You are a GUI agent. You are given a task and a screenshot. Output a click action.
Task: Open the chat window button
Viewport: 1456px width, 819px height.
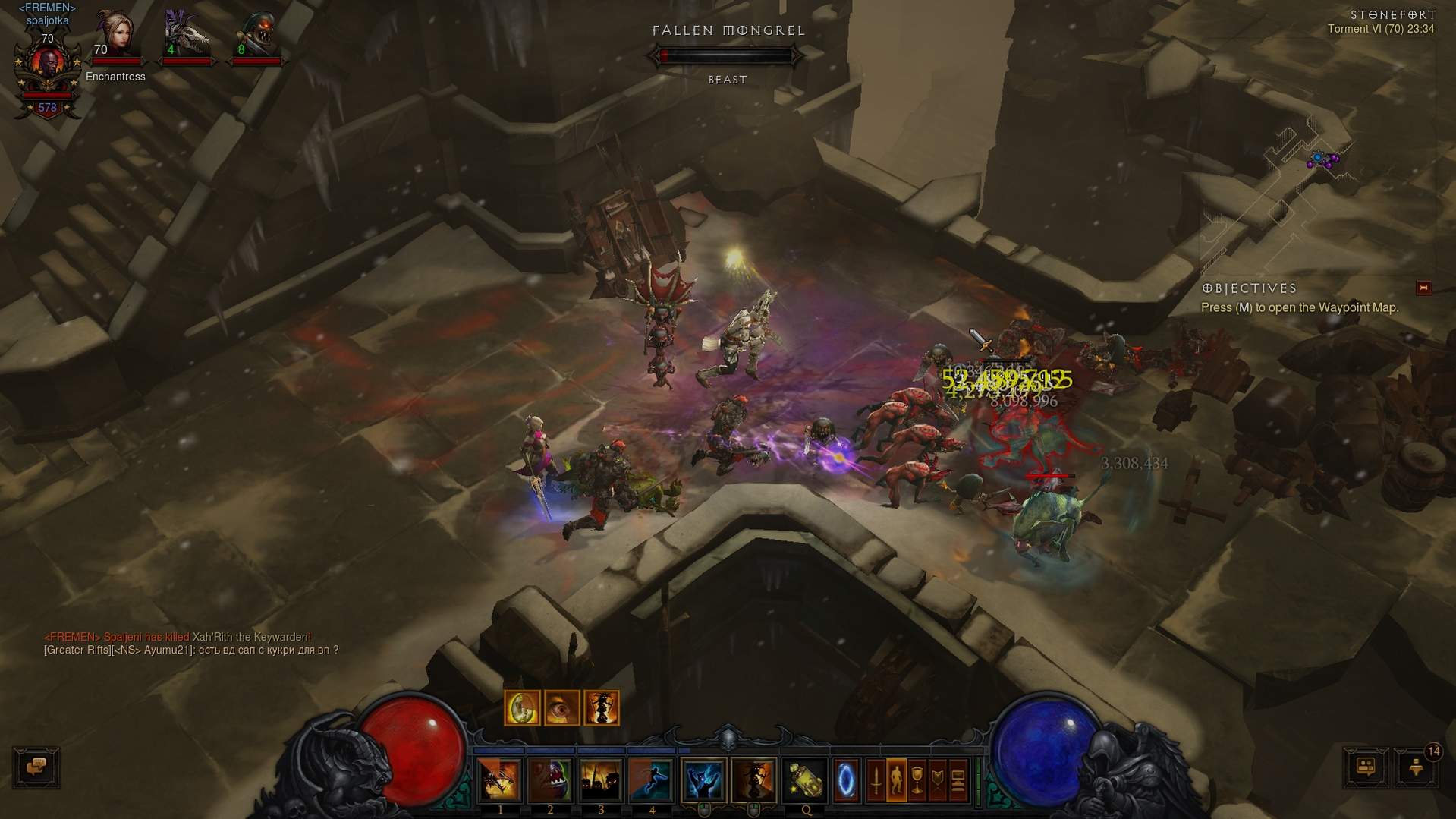click(36, 767)
